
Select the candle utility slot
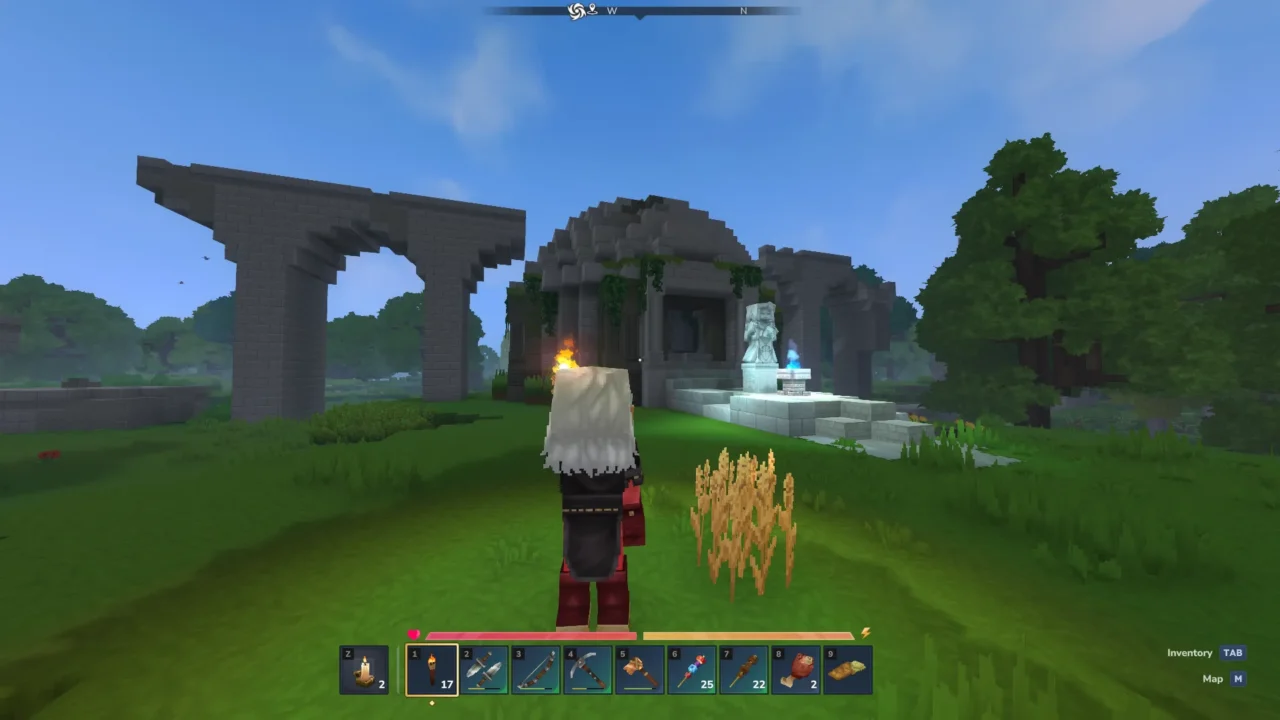point(364,670)
